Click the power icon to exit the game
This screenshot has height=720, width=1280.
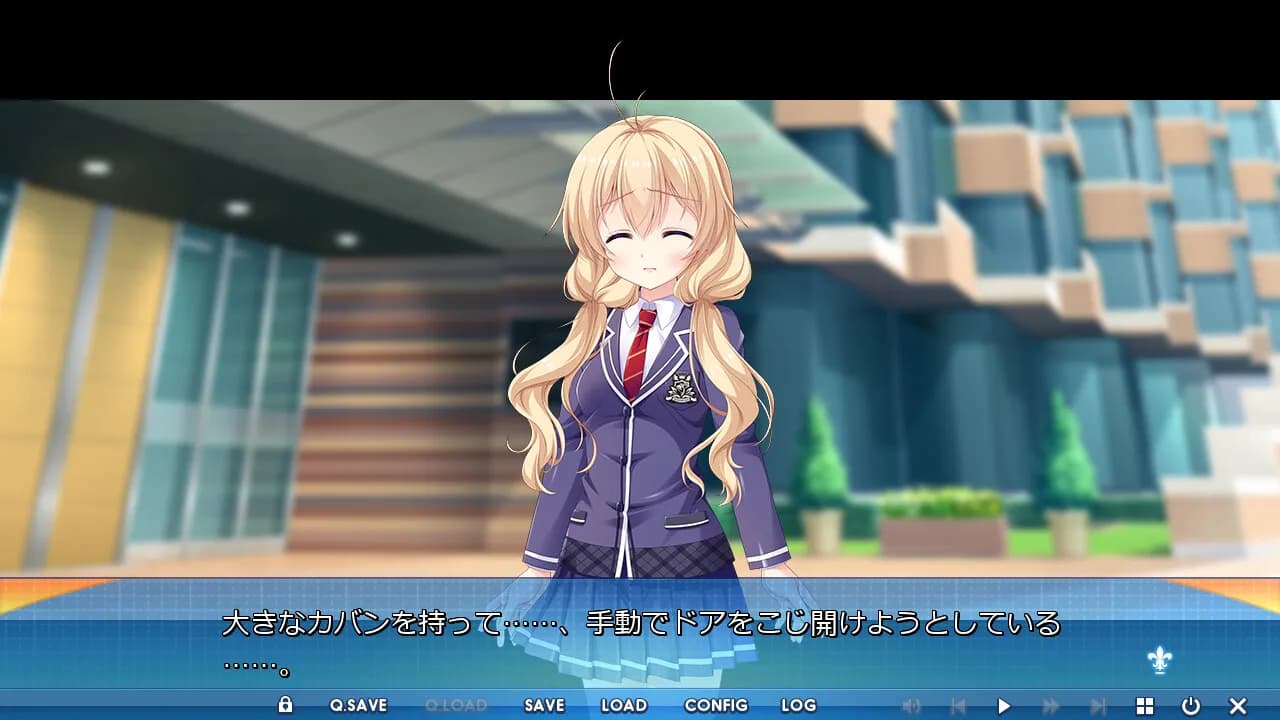1191,705
